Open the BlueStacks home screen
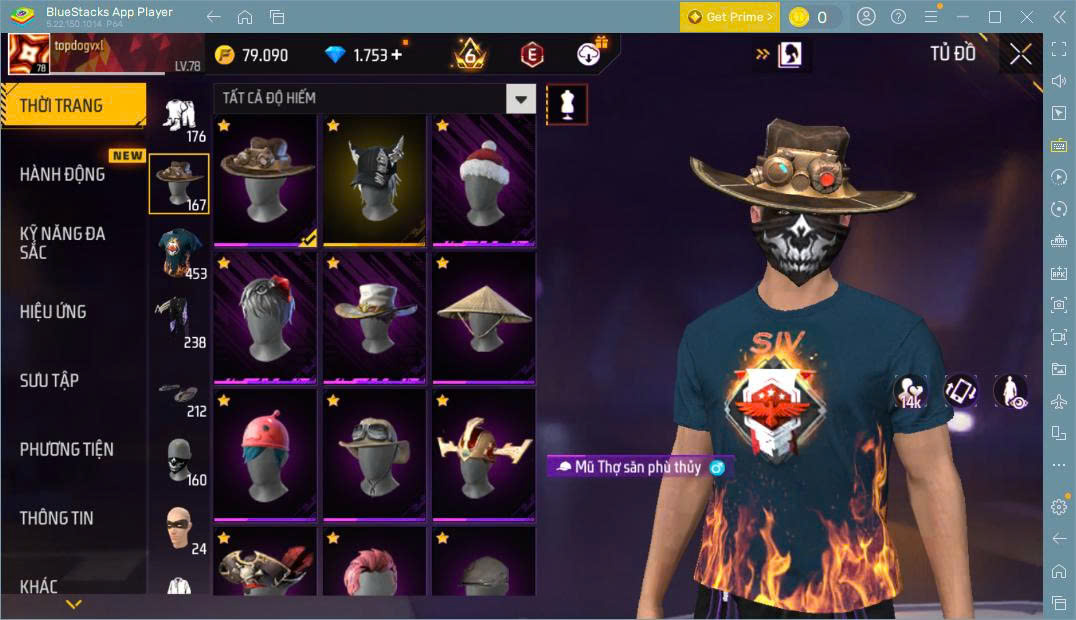1076x620 pixels. click(245, 17)
